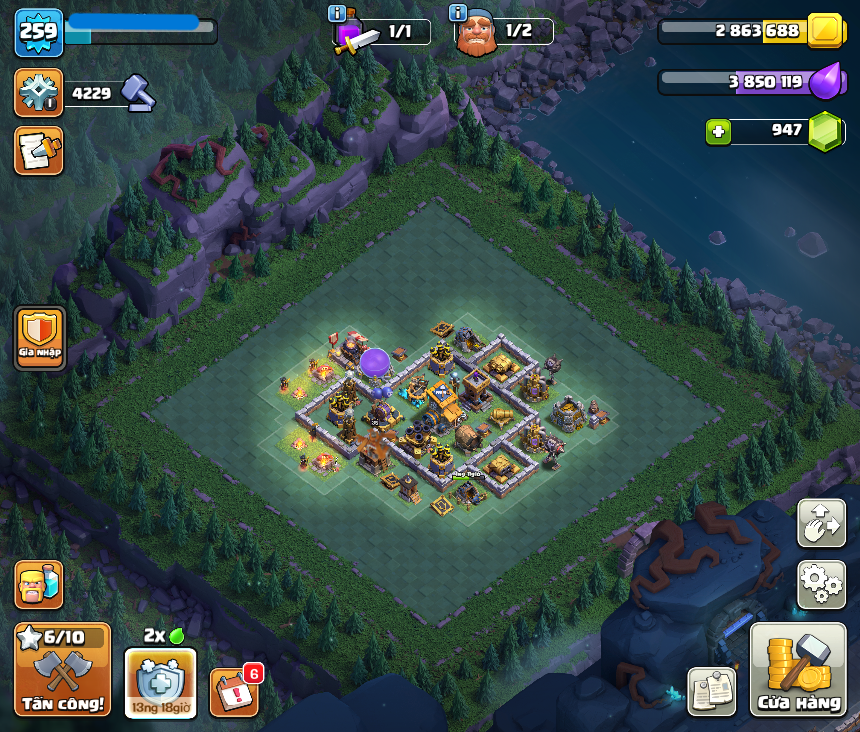Open the settings gears button
This screenshot has height=732, width=860.
click(821, 584)
